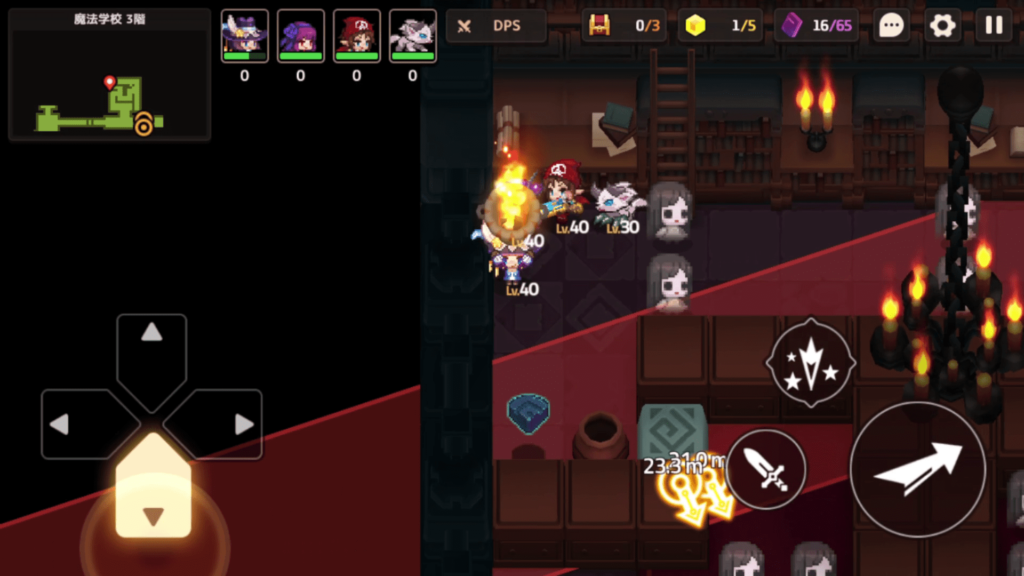Open the chat speech bubble
The image size is (1024, 576).
(891, 26)
